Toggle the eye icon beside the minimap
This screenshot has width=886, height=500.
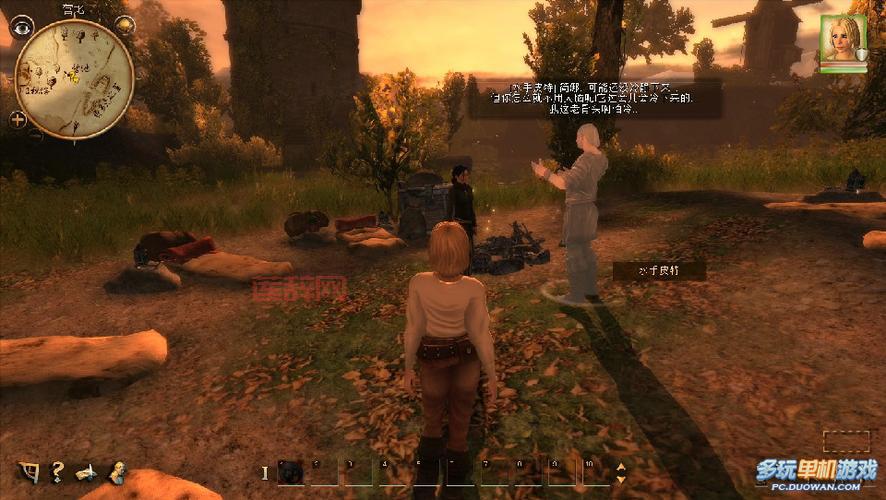[x=21, y=28]
